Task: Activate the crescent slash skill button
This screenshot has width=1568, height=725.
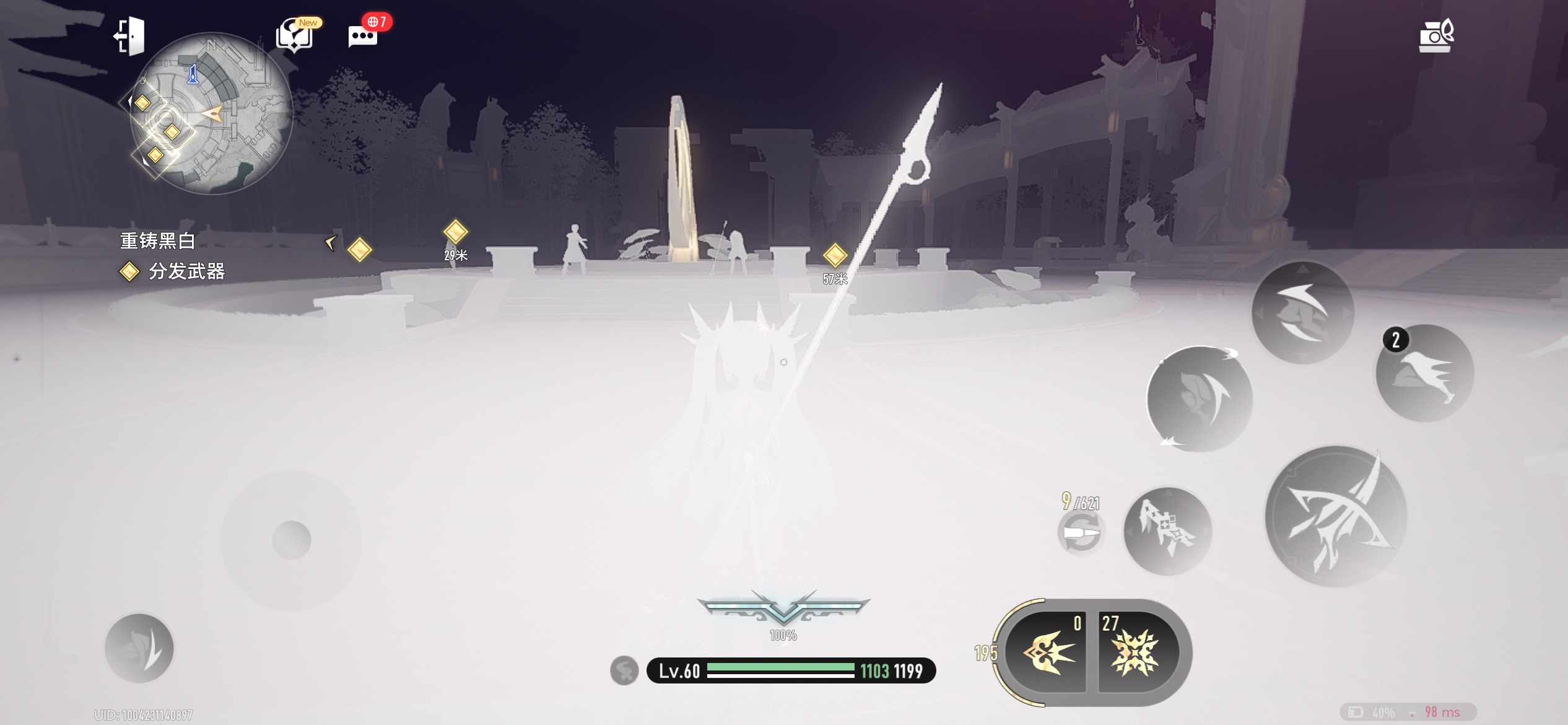Action: pyautogui.click(x=1200, y=399)
